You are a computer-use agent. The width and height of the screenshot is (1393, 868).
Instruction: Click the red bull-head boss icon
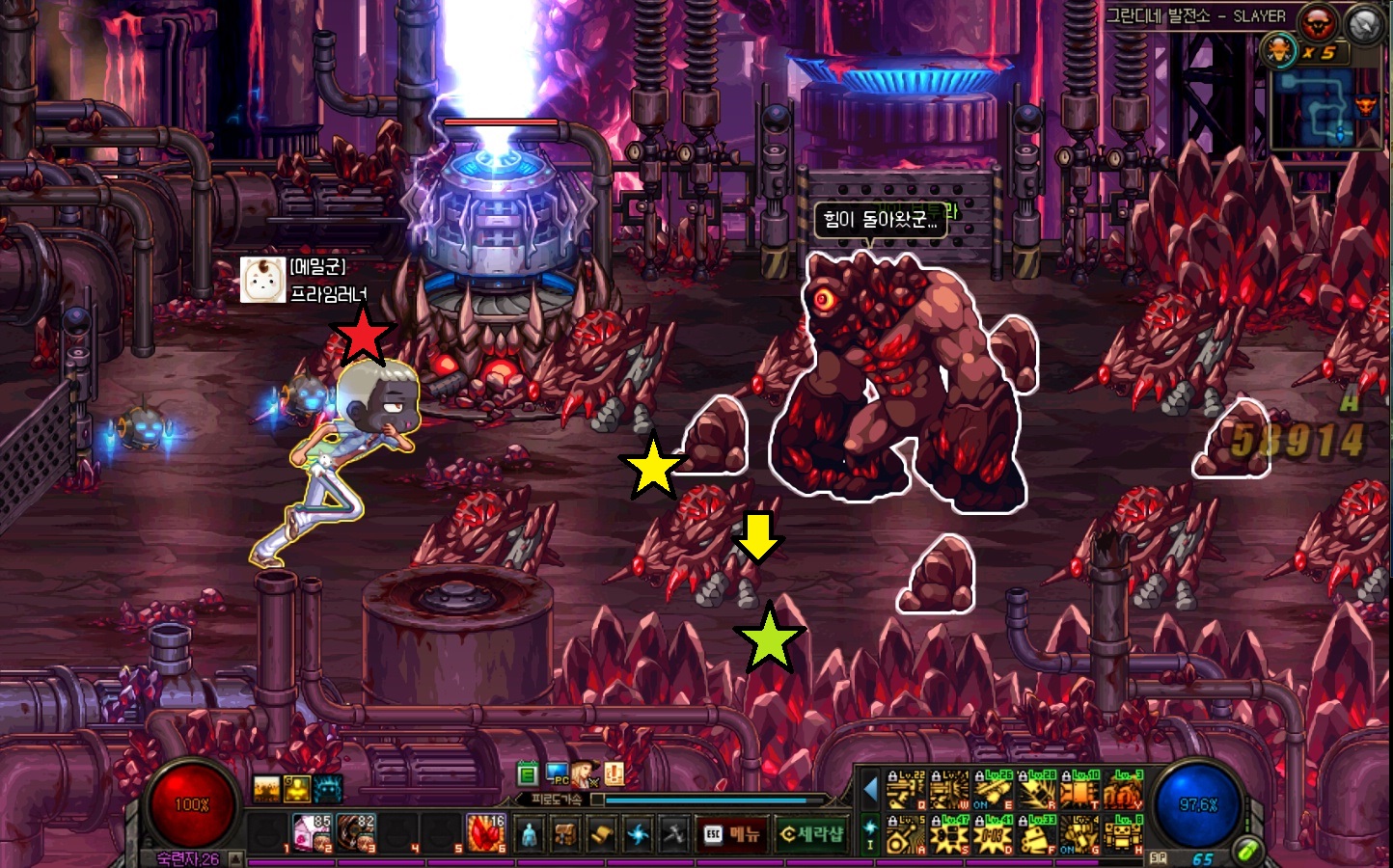coord(1317,21)
